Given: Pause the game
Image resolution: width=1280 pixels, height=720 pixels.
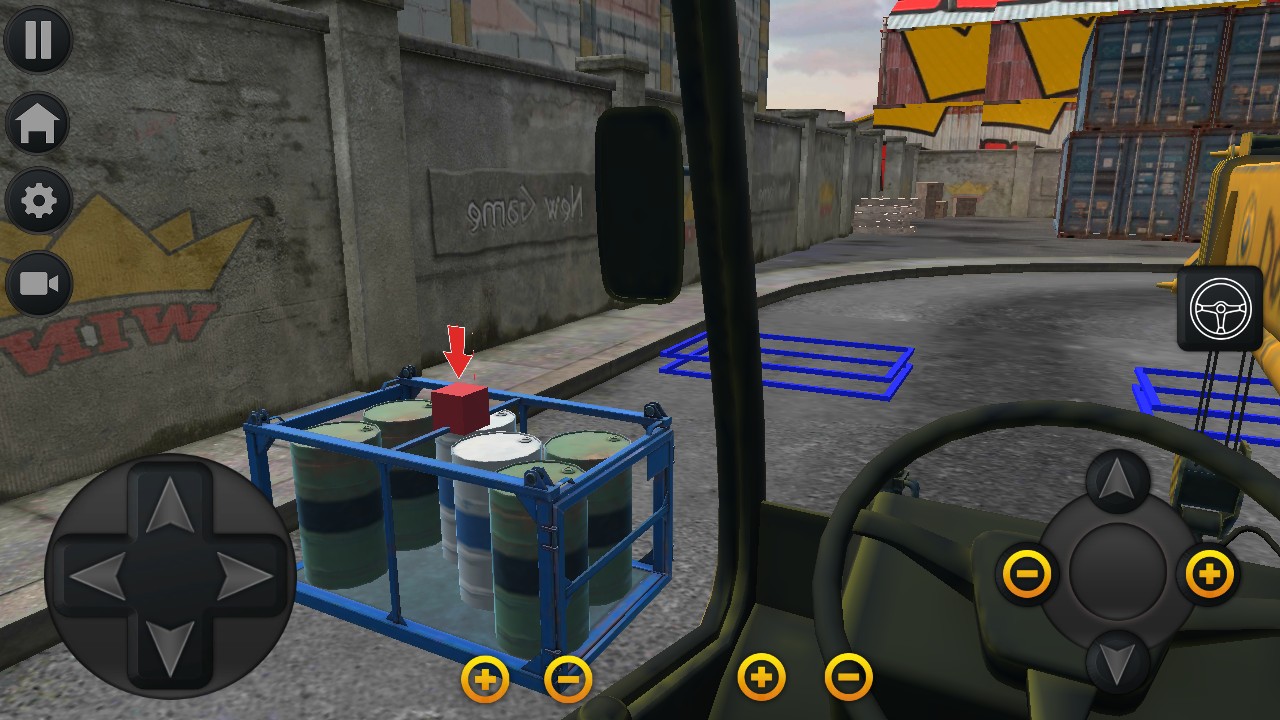Looking at the screenshot, I should coord(38,40).
